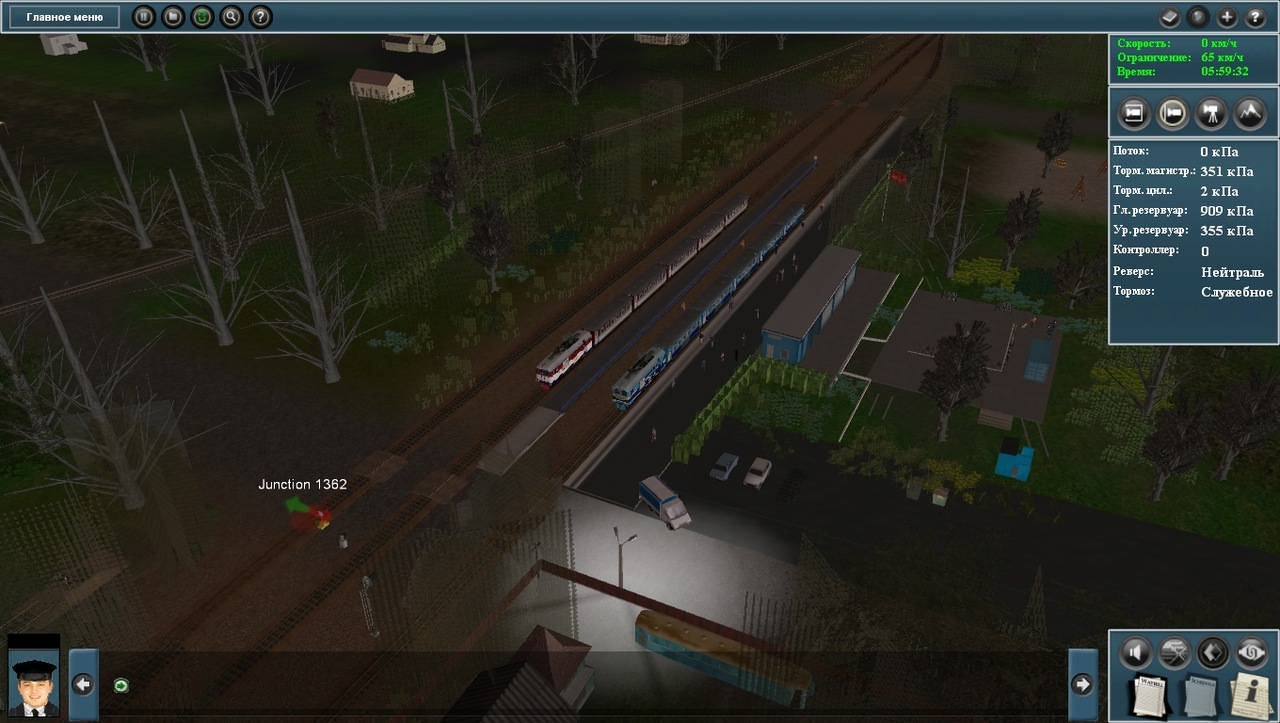Pause the simulation
This screenshot has height=723, width=1280.
coord(144,17)
